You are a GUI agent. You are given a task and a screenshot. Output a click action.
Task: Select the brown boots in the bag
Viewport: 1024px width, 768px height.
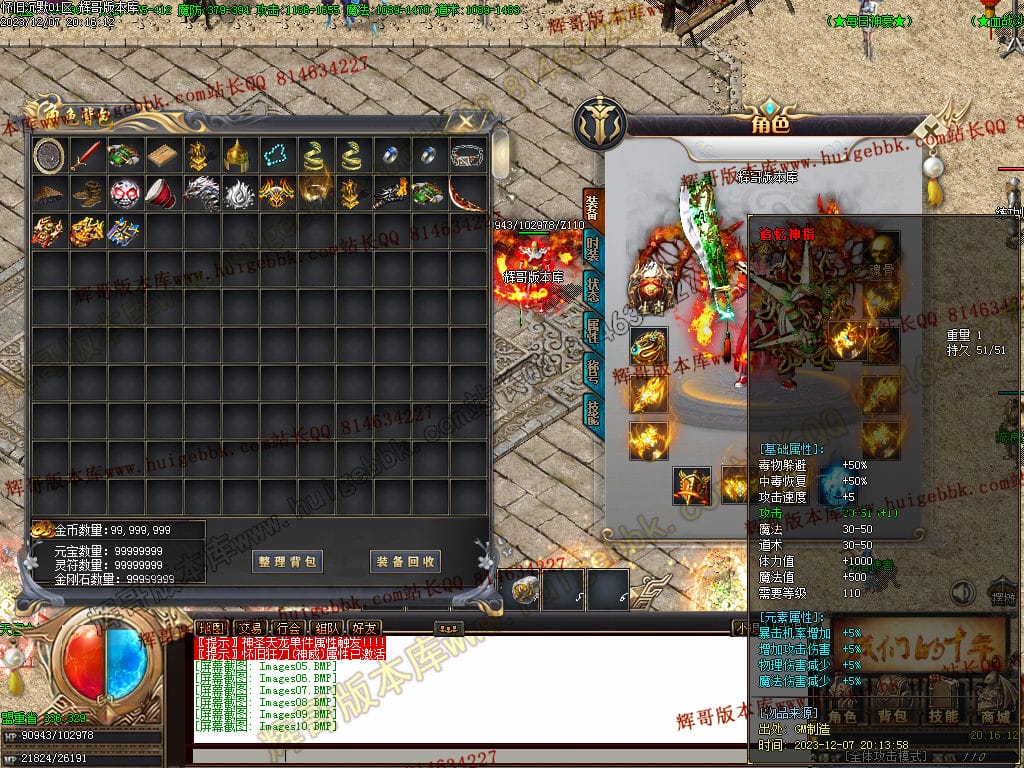click(87, 193)
